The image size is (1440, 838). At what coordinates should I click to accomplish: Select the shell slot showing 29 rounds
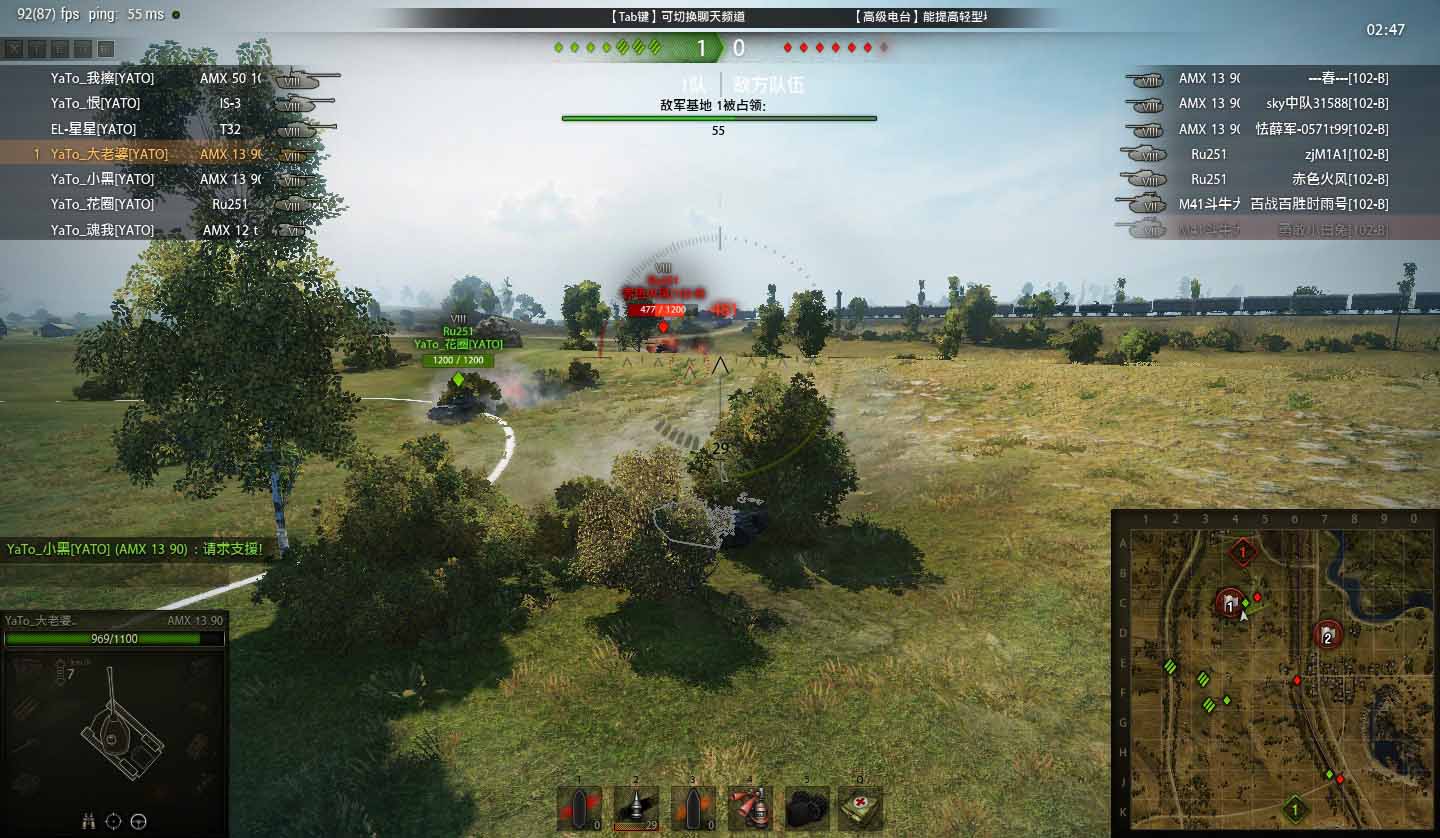pos(635,809)
